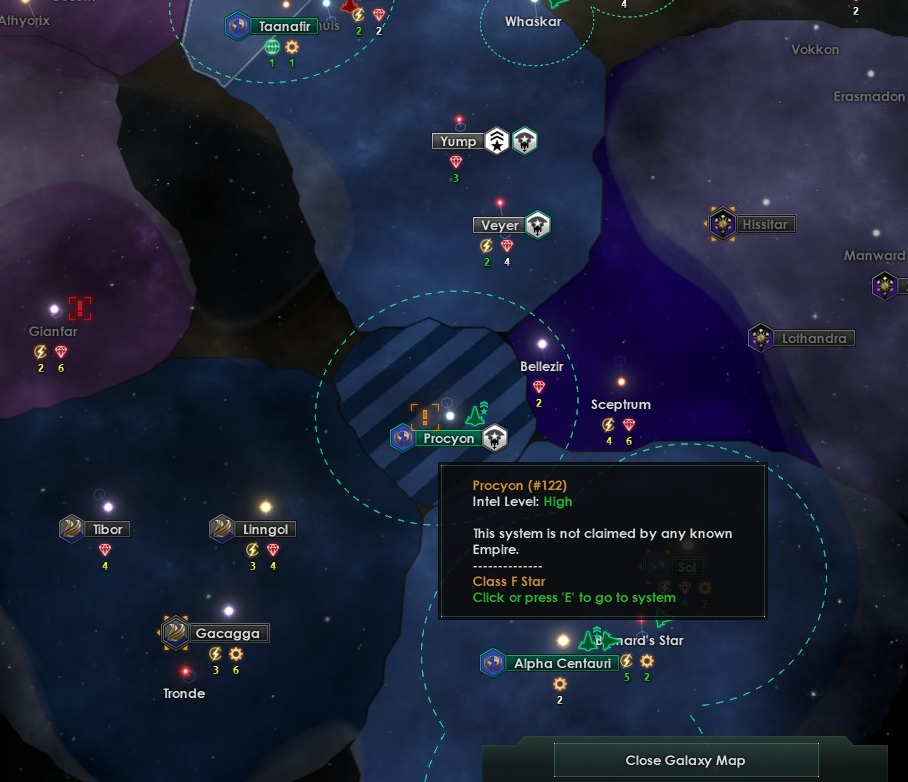The width and height of the screenshot is (908, 782).
Task: Select the Tronde system name
Action: [x=184, y=693]
